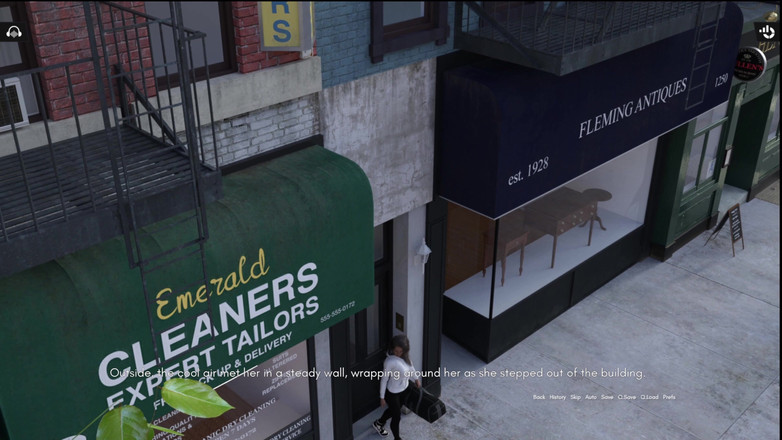Enable Auto advance mode
Screen dimensions: 782x440
591,397
